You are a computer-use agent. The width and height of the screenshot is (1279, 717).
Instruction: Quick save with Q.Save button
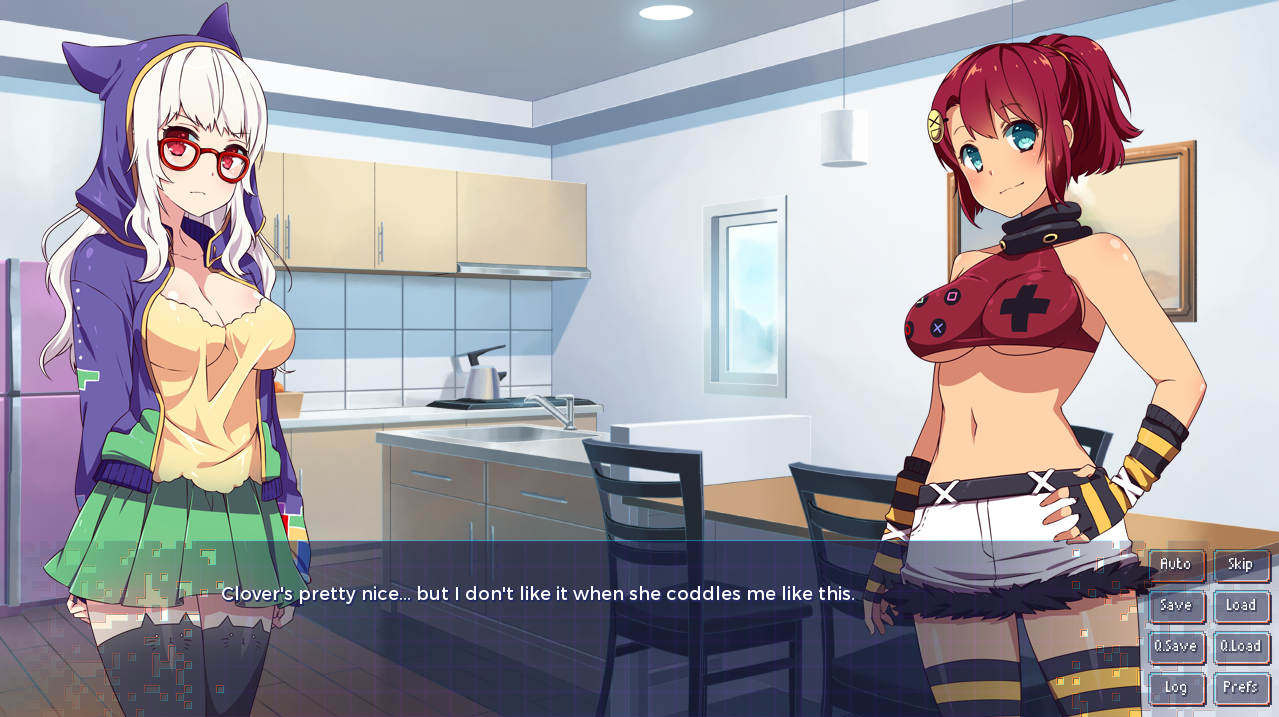(x=1176, y=647)
